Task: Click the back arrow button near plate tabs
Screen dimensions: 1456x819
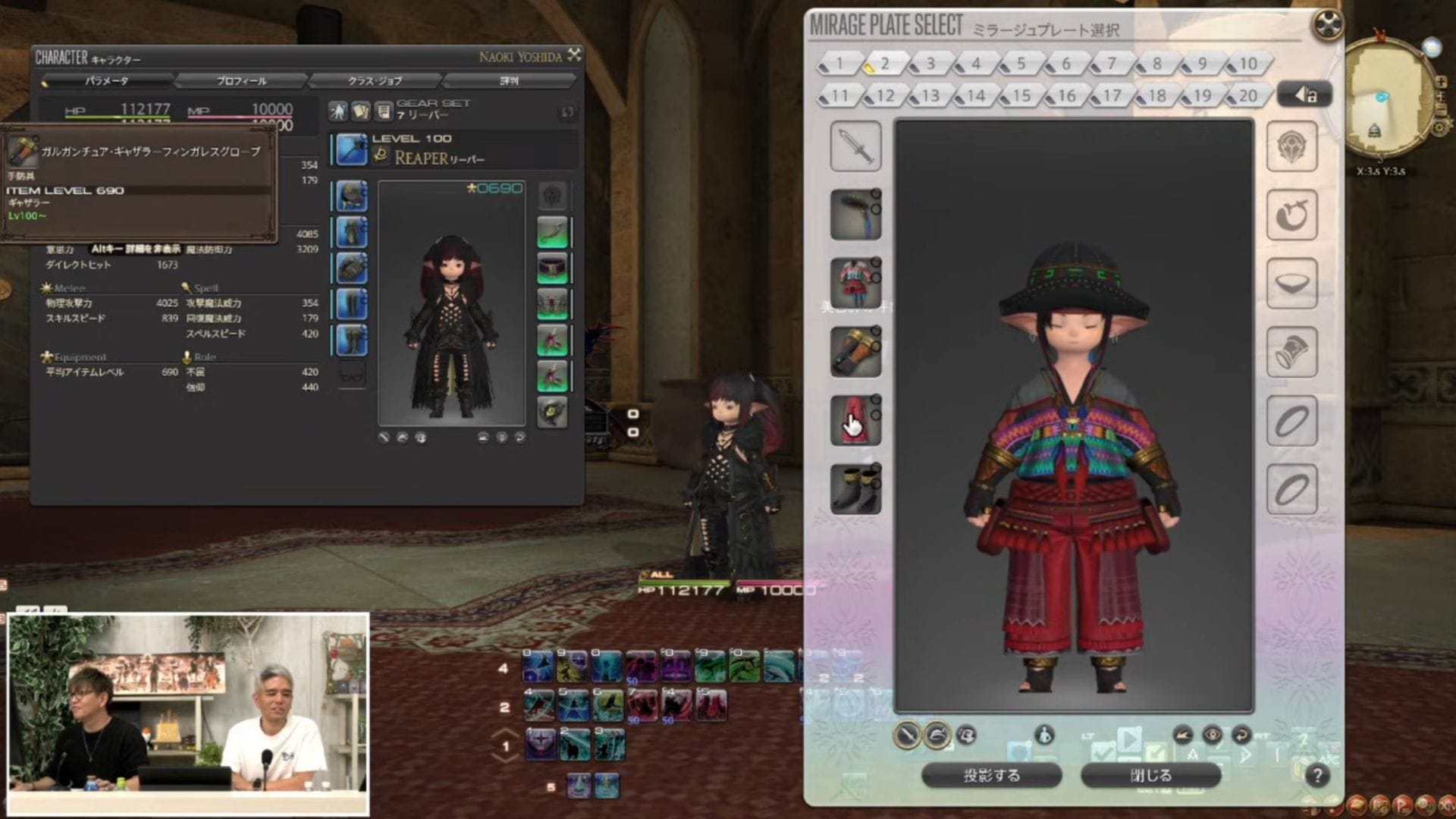Action: click(1306, 93)
